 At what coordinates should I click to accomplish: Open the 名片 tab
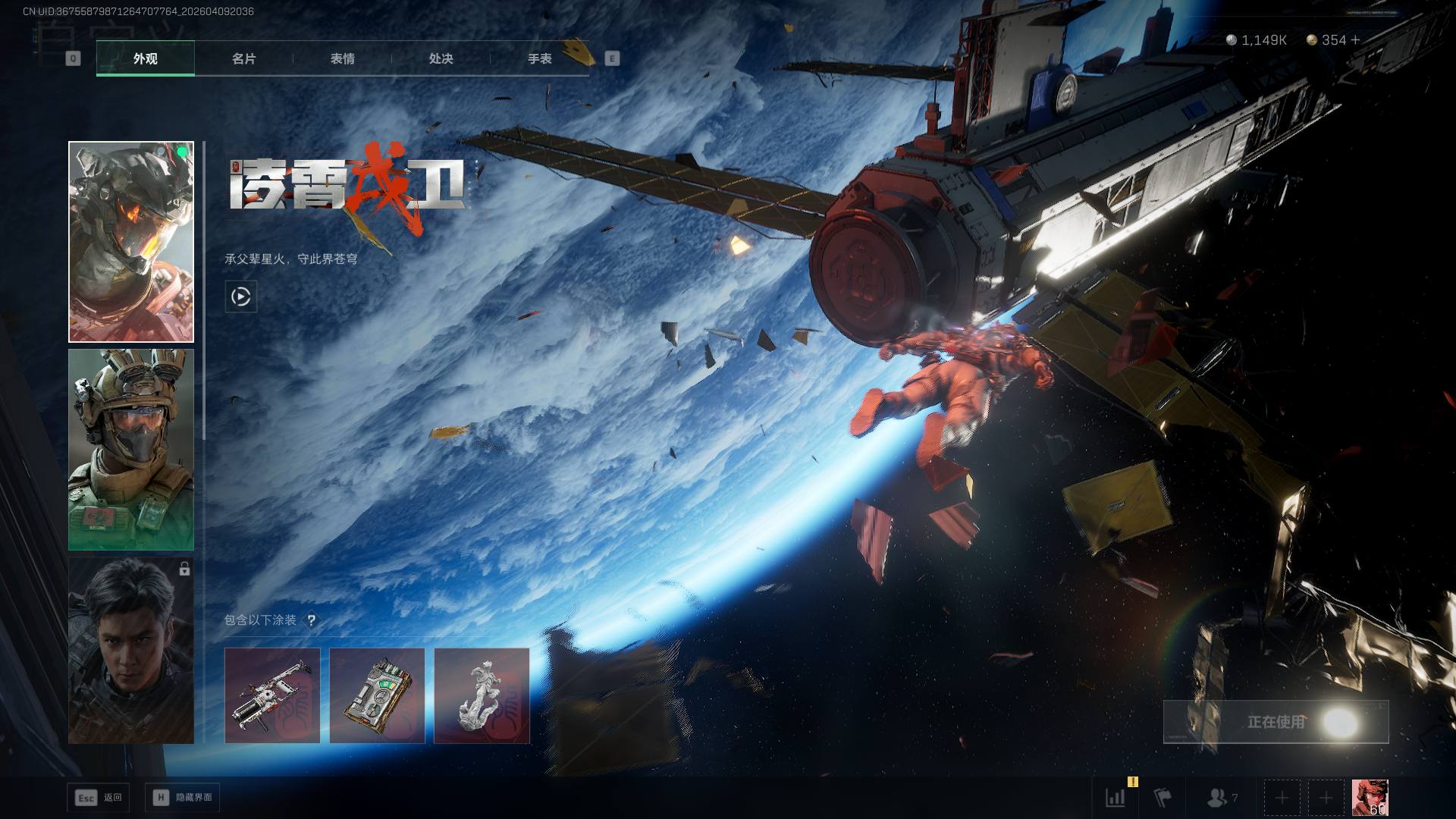coord(243,58)
